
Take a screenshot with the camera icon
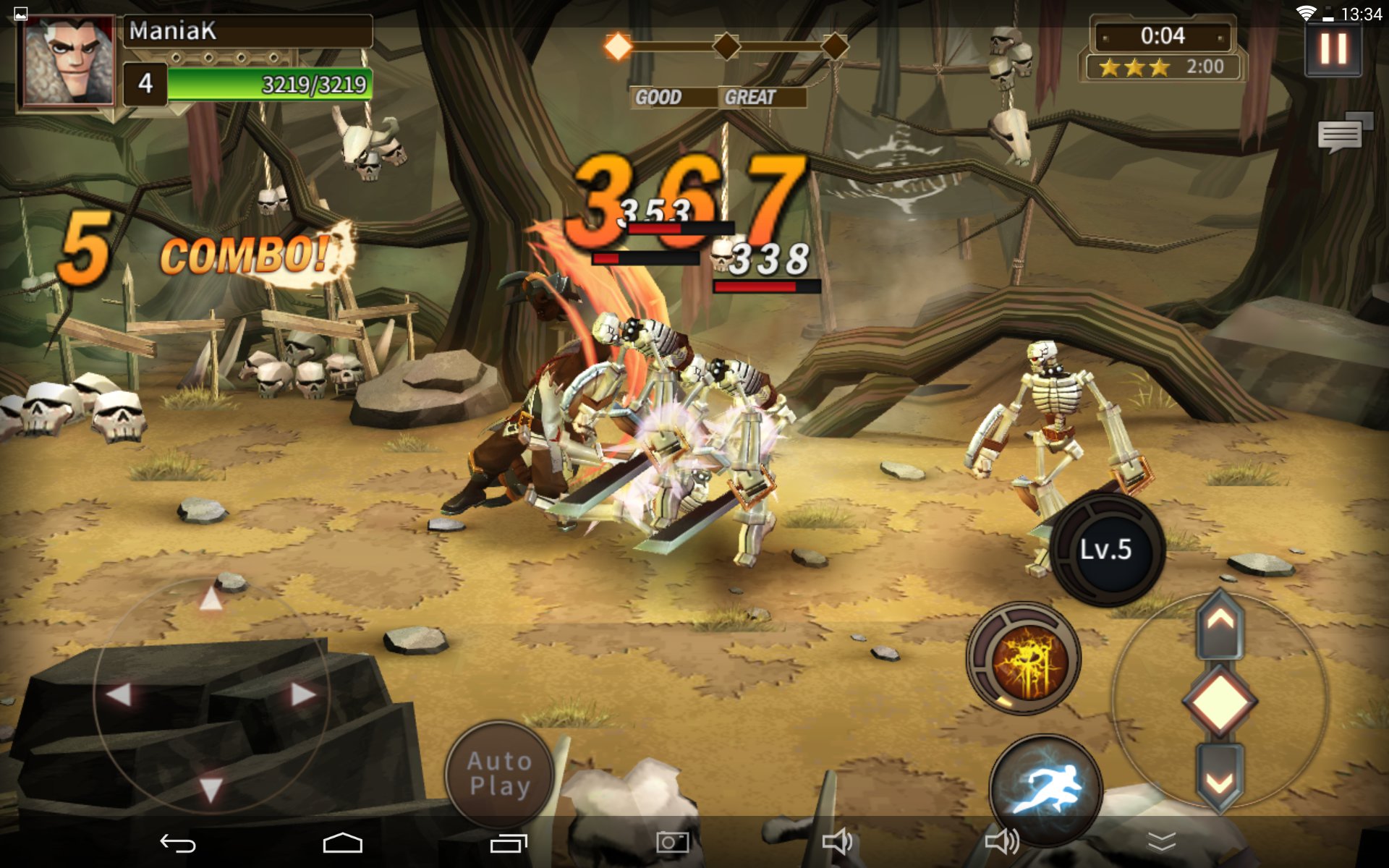[x=672, y=842]
